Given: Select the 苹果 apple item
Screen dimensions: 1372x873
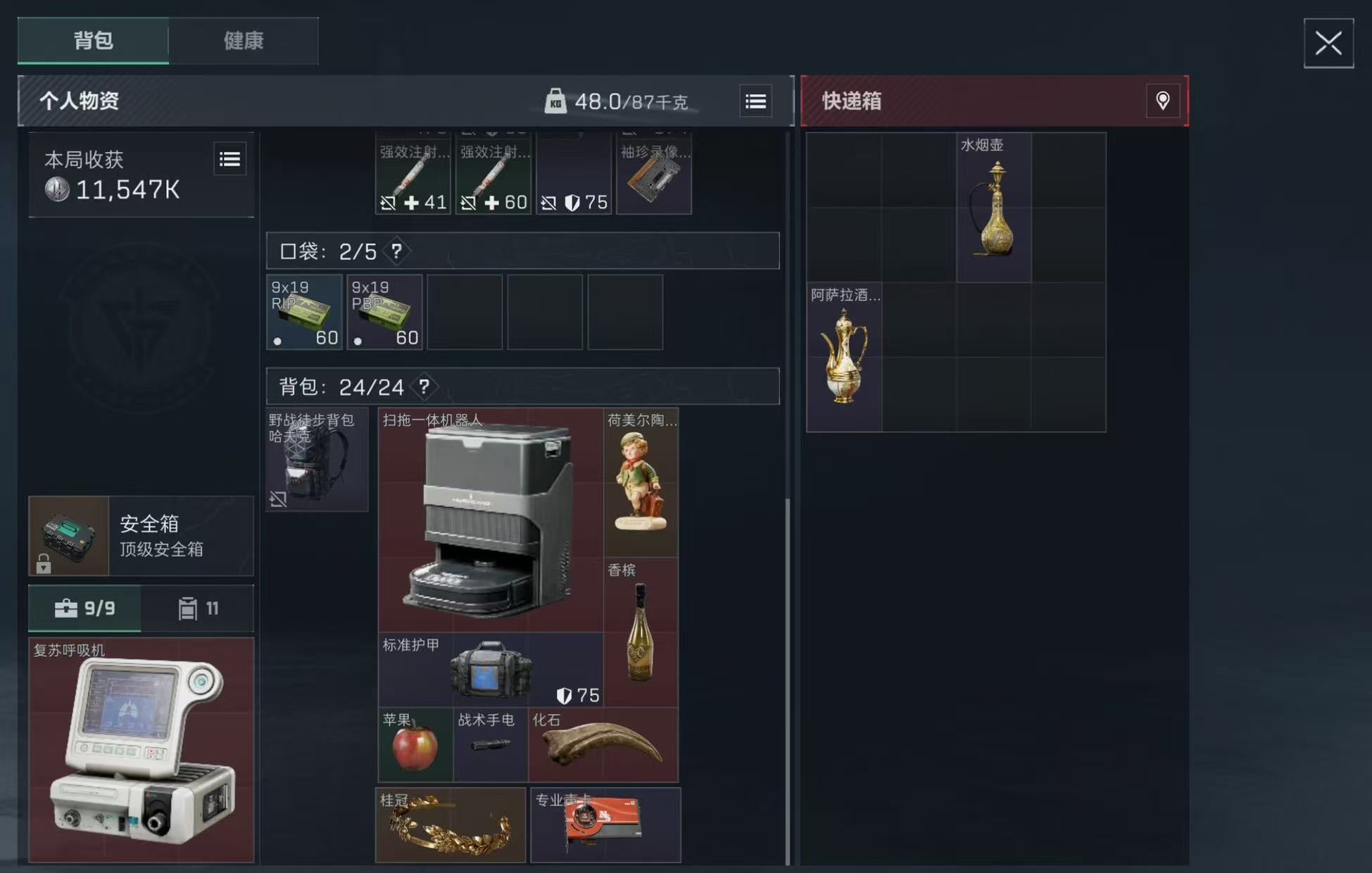Looking at the screenshot, I should coord(415,745).
